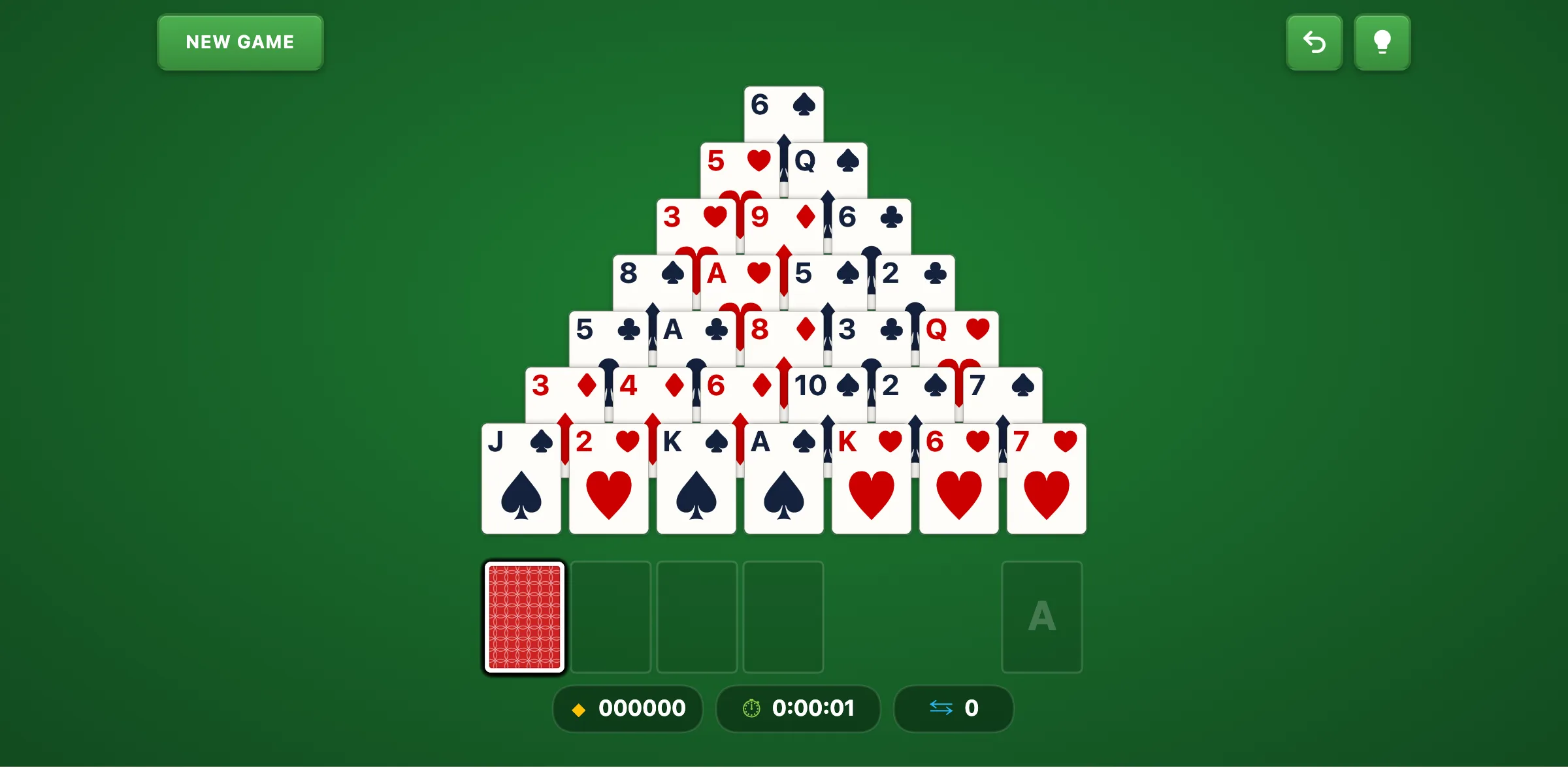Viewport: 1568px width, 768px height.
Task: Click the Ace foundation slot
Action: pos(1041,616)
